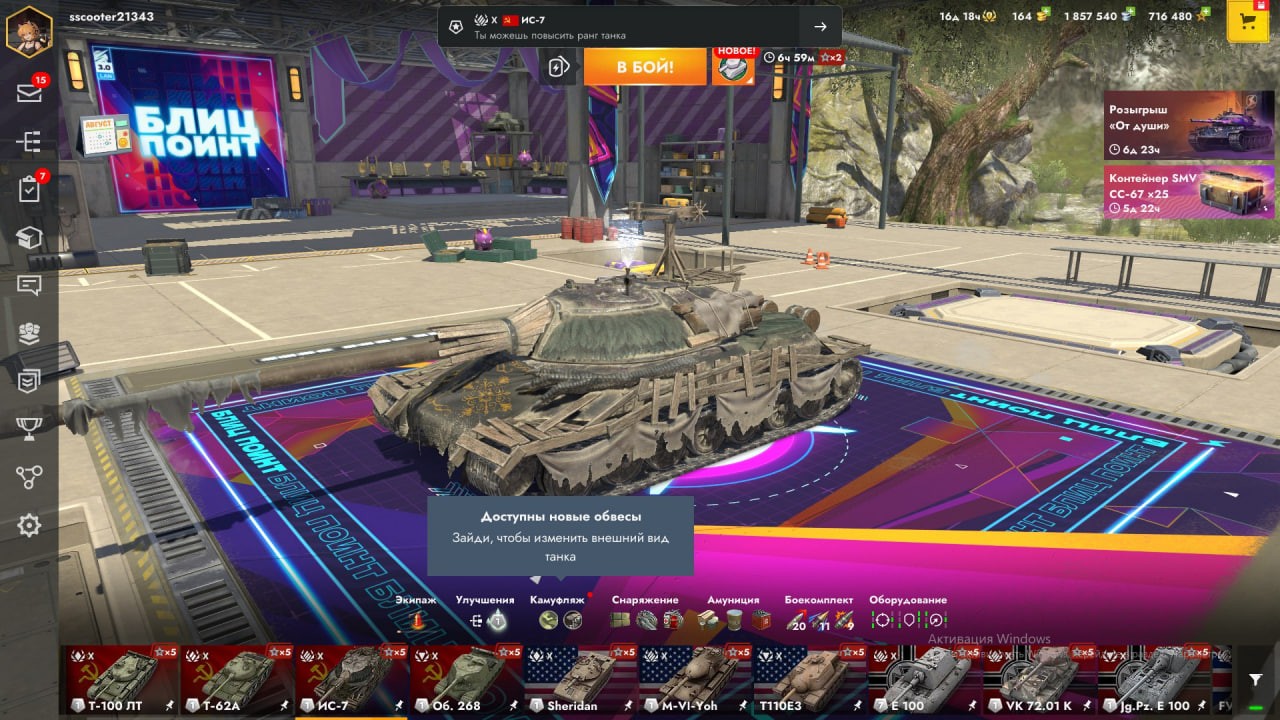
Task: Open the shop cart button
Action: [x=1247, y=22]
